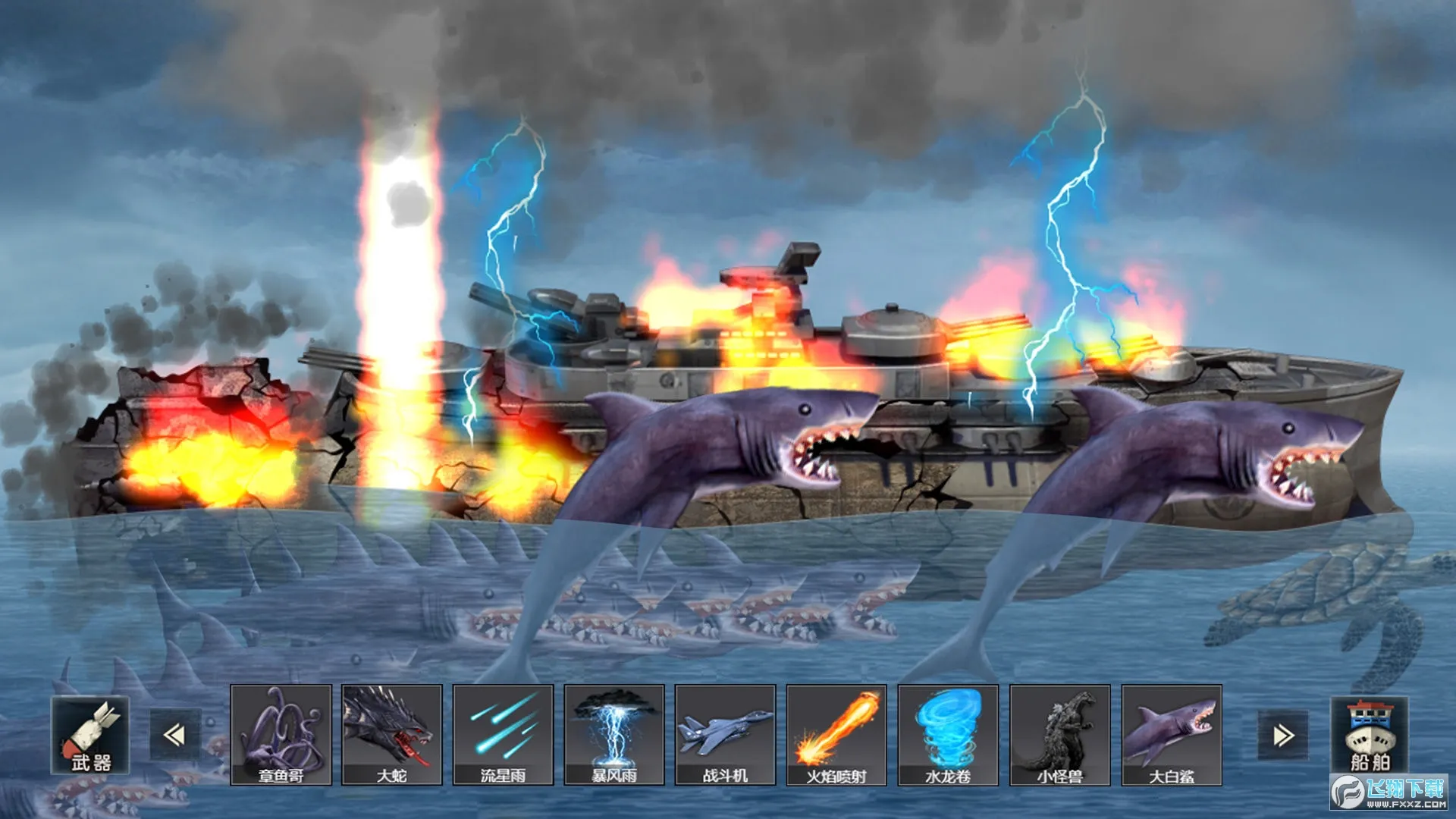Select the 大白鲨 great white shark
1456x819 pixels.
click(x=1172, y=734)
